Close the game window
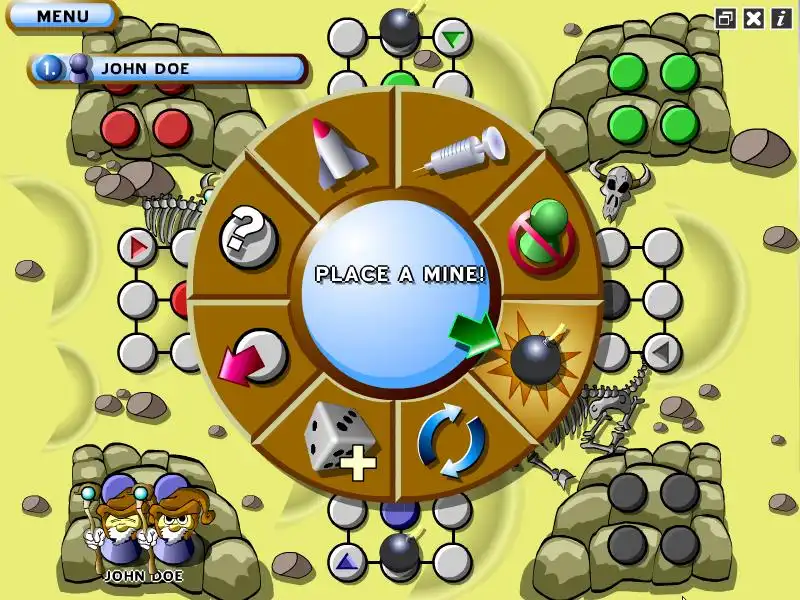 [x=754, y=18]
